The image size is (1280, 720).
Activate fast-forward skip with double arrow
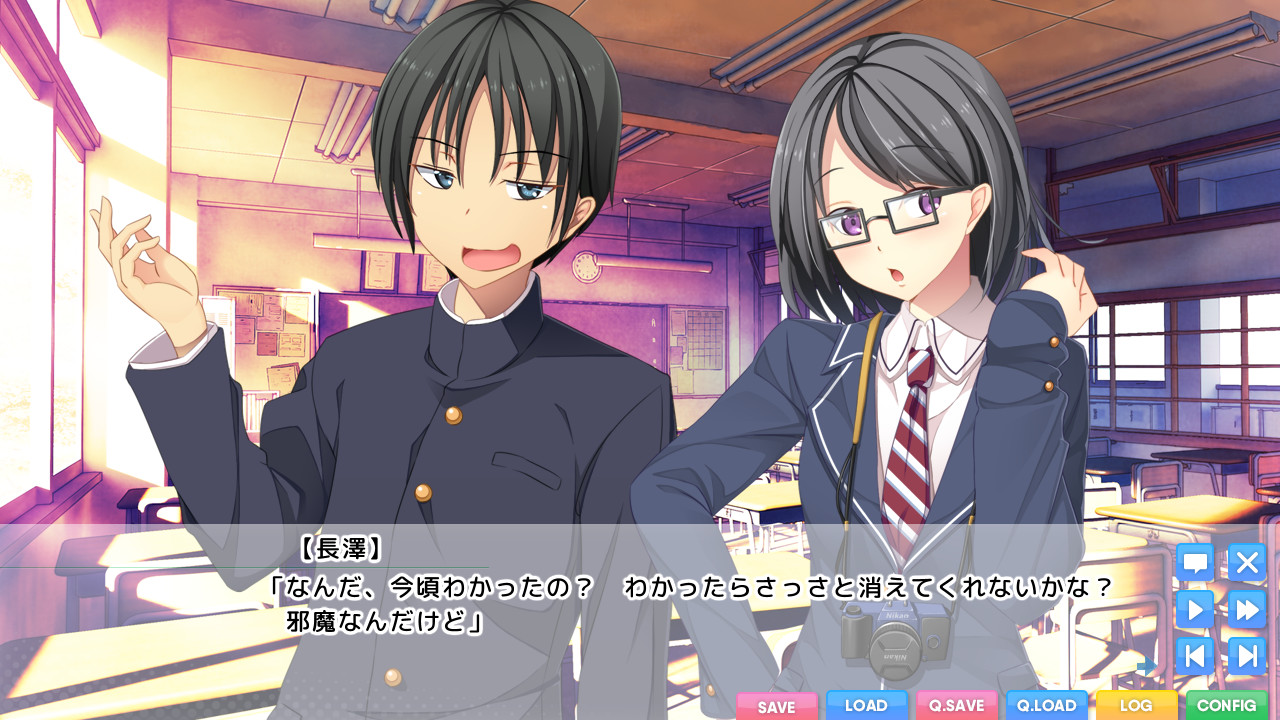[x=1246, y=609]
